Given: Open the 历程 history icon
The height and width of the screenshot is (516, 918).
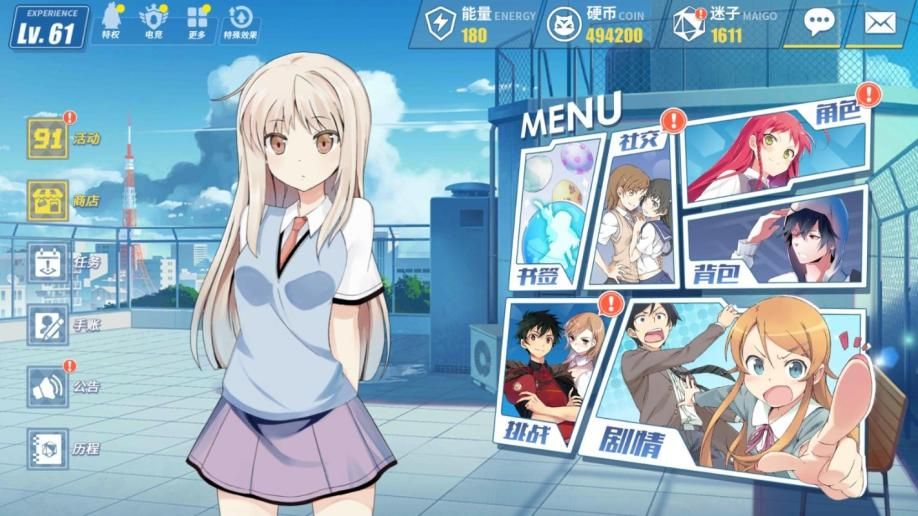Looking at the screenshot, I should pos(47,448).
